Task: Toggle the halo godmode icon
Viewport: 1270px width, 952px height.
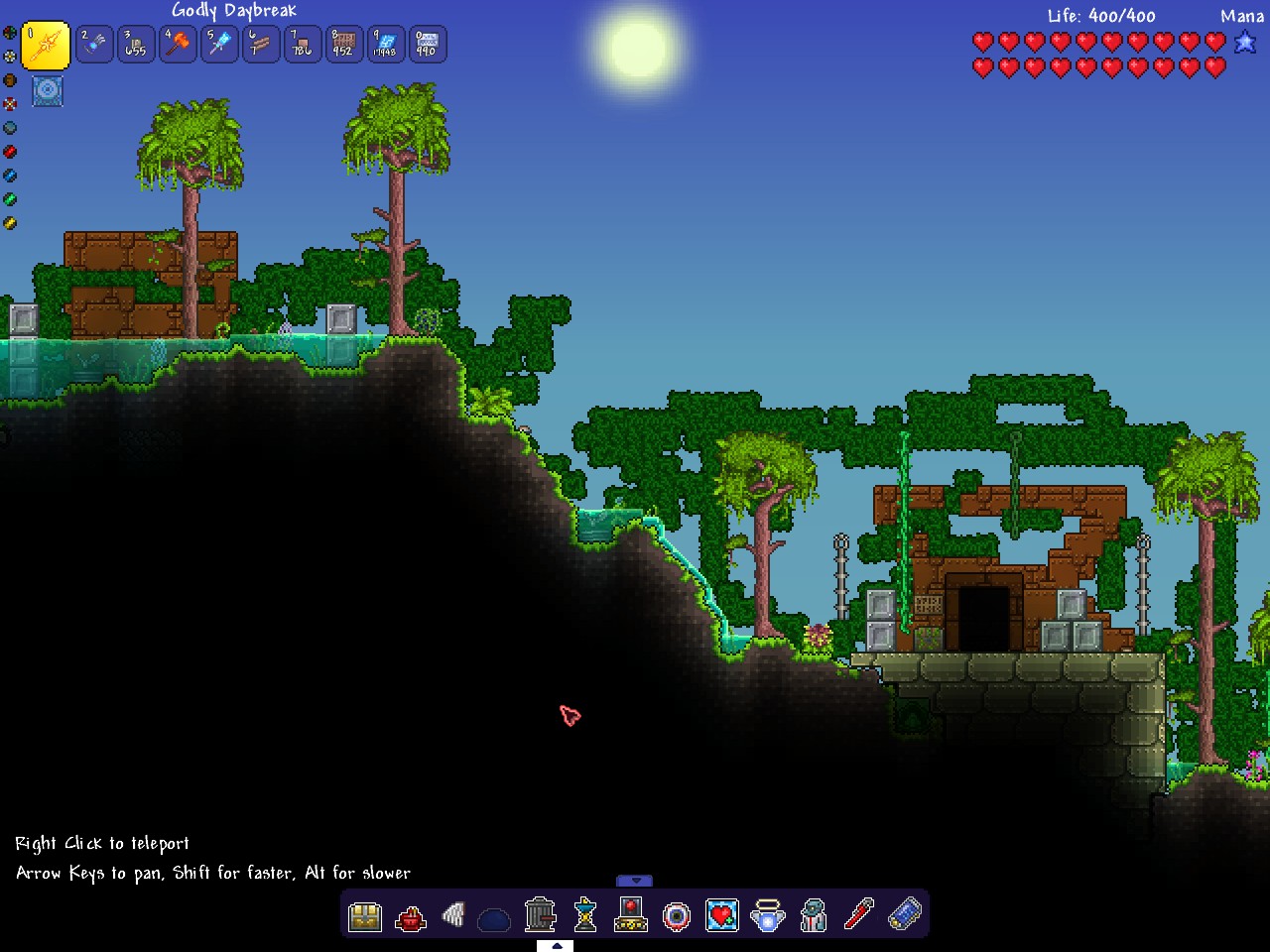Action: [x=768, y=915]
